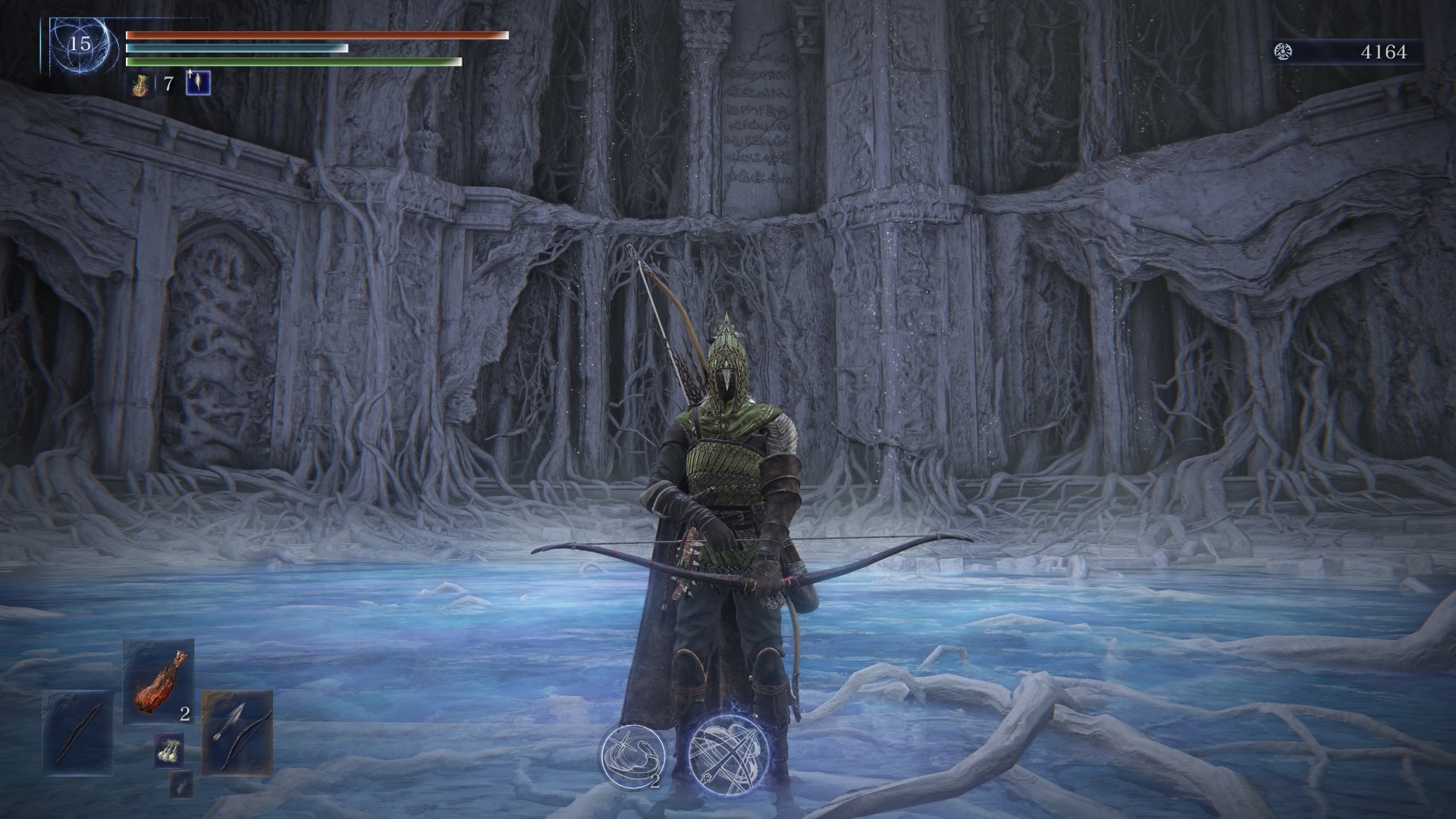Click the level 15 emblem
Screen dimensions: 1456x819
pyautogui.click(x=79, y=45)
